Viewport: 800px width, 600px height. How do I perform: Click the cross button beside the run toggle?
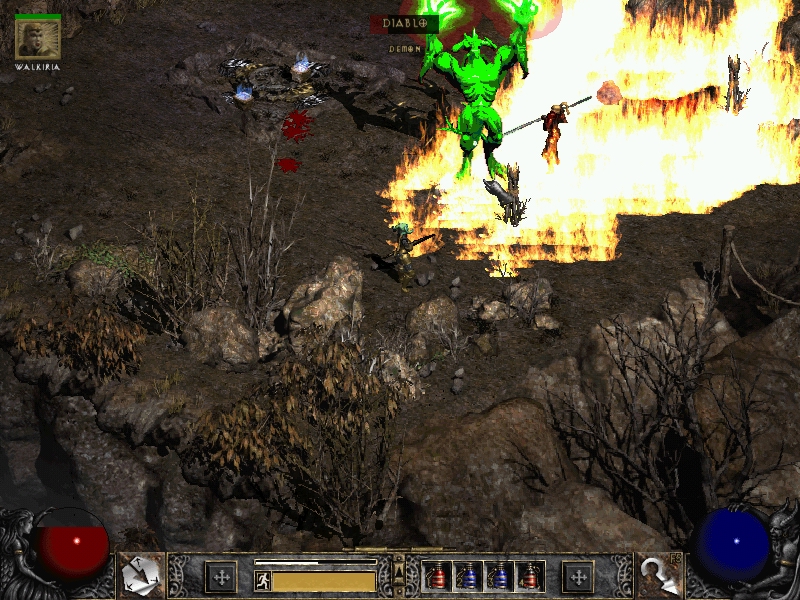point(220,576)
